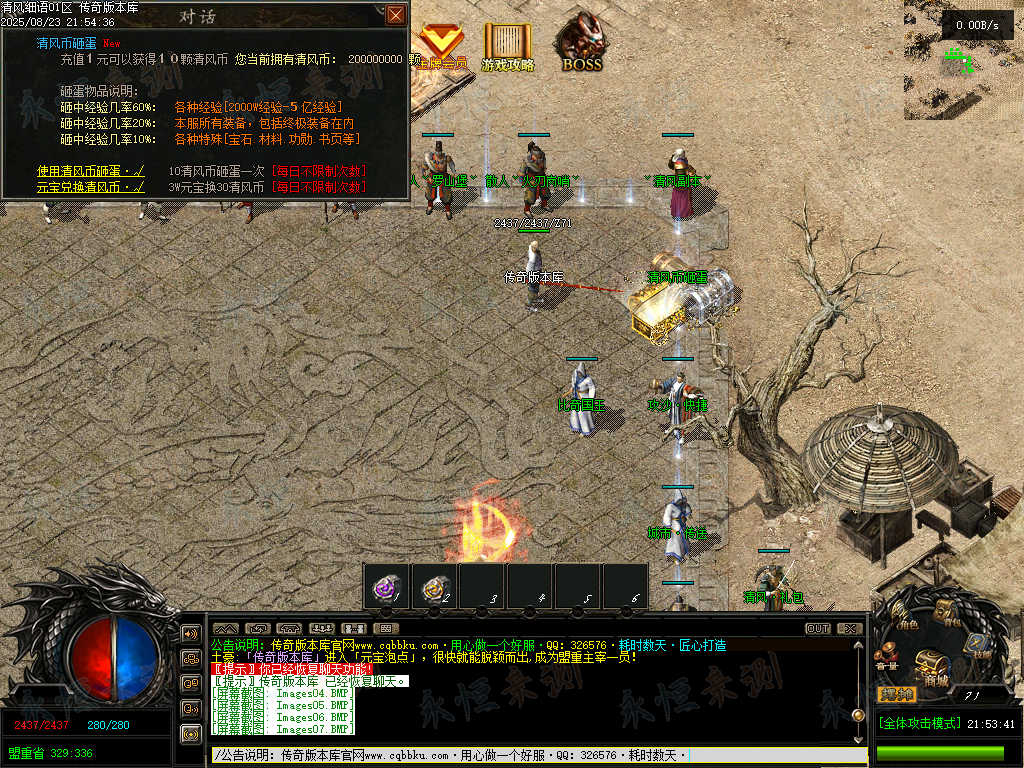The width and height of the screenshot is (1024, 768).
Task: Click the orange 摆摊 button
Action: point(896,693)
